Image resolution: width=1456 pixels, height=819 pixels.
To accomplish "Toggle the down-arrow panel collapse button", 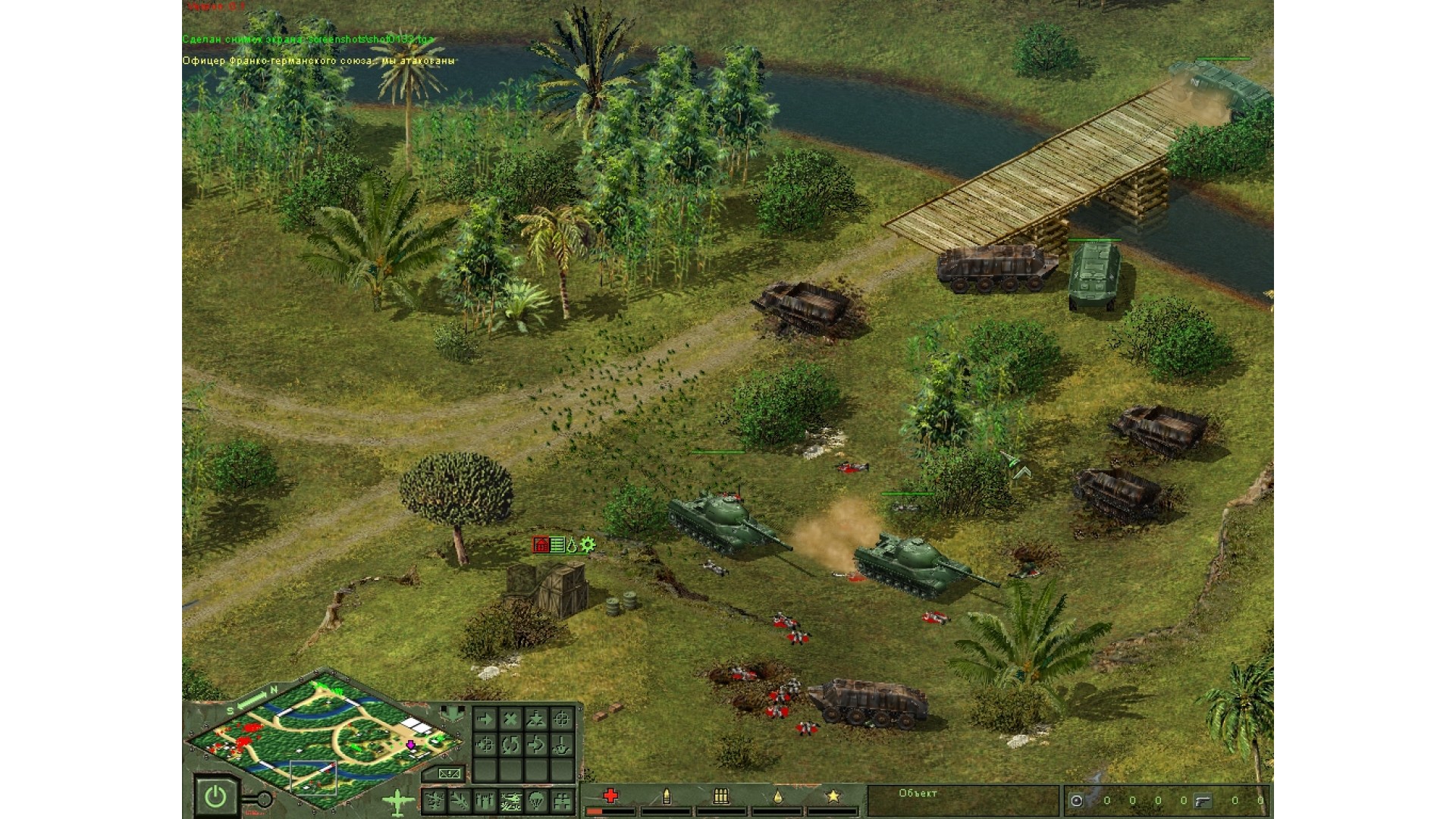I will 453,713.
